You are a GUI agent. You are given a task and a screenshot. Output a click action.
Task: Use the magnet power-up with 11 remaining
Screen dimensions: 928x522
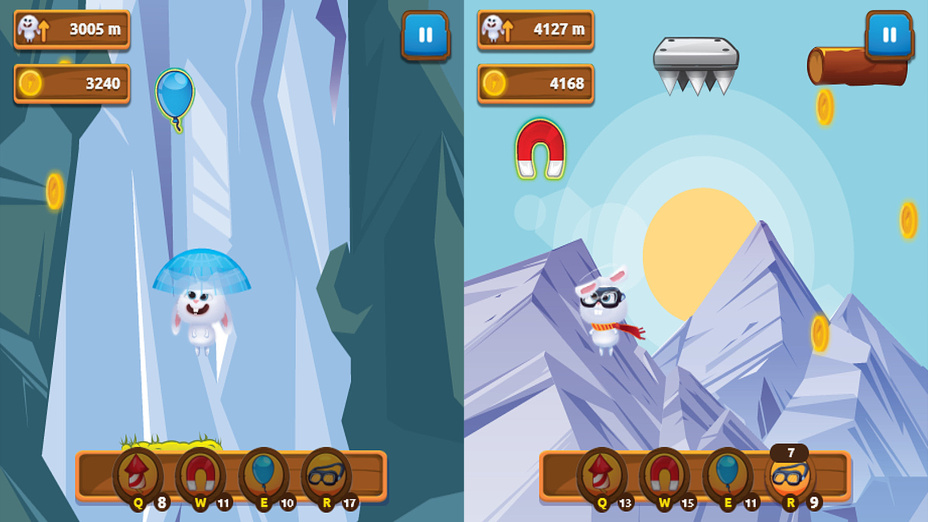click(201, 475)
